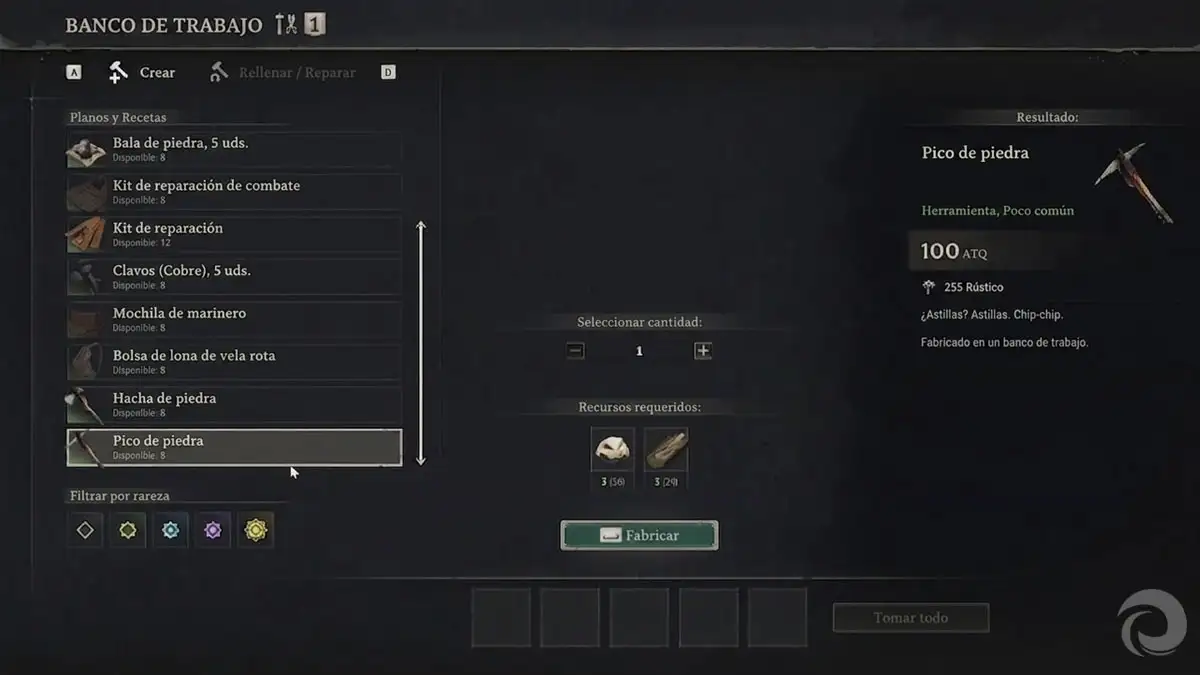This screenshot has height=675, width=1200.
Task: Select the Bala de piedra recipe
Action: pos(234,149)
